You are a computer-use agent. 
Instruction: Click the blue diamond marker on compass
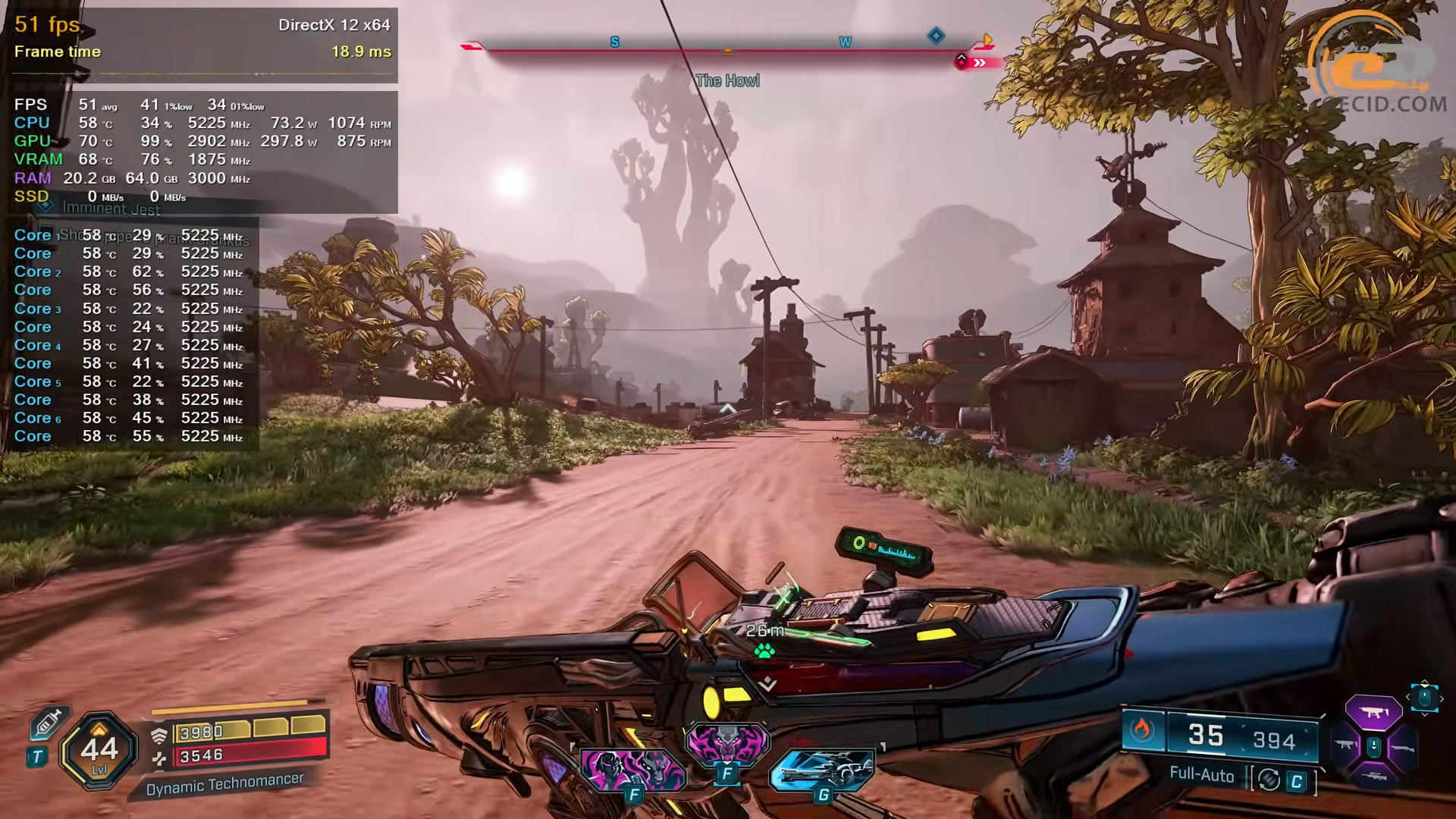(937, 36)
